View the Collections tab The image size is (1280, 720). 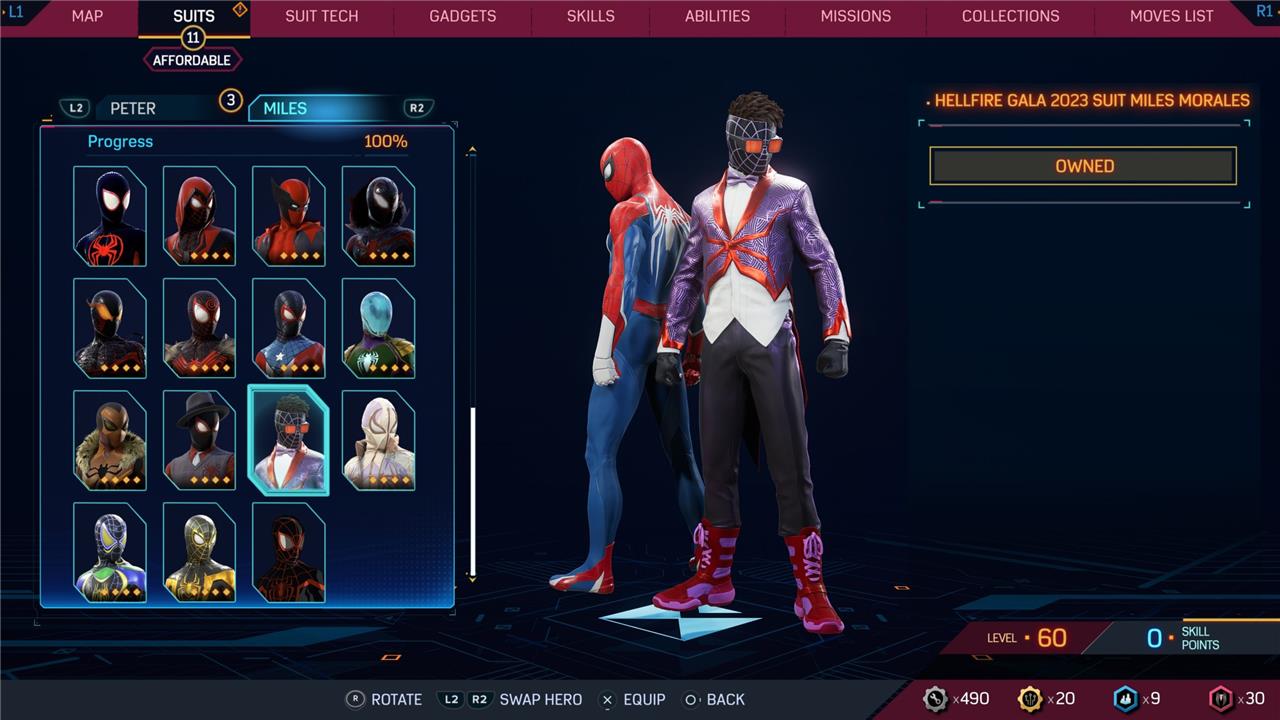[1010, 16]
